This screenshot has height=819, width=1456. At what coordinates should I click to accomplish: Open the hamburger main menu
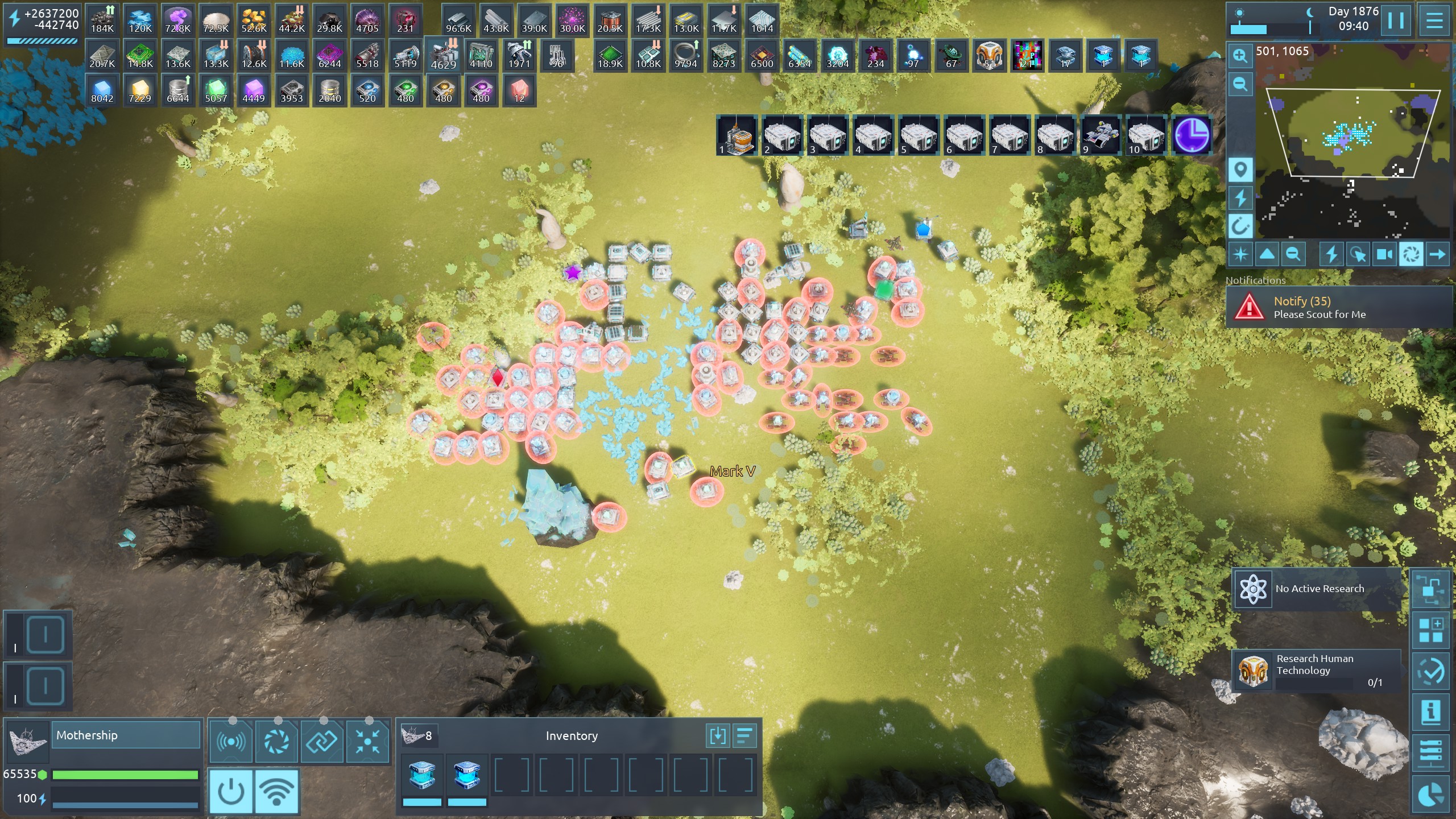[1434, 21]
